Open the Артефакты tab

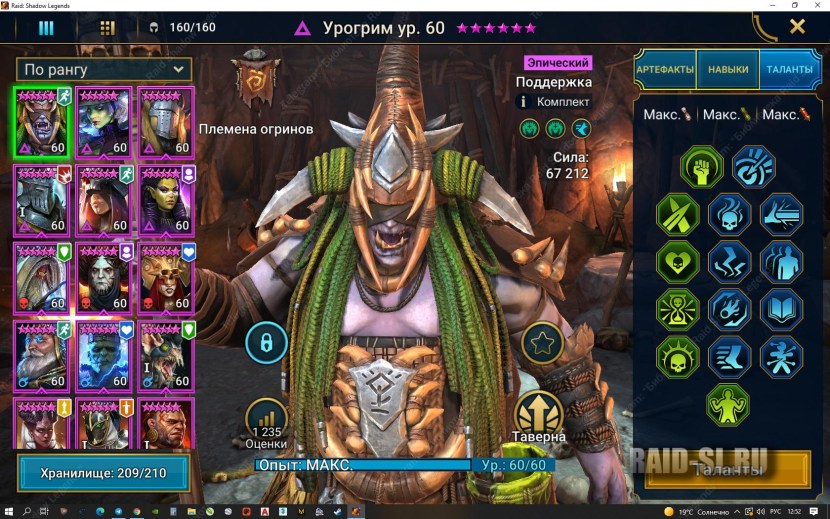click(664, 70)
